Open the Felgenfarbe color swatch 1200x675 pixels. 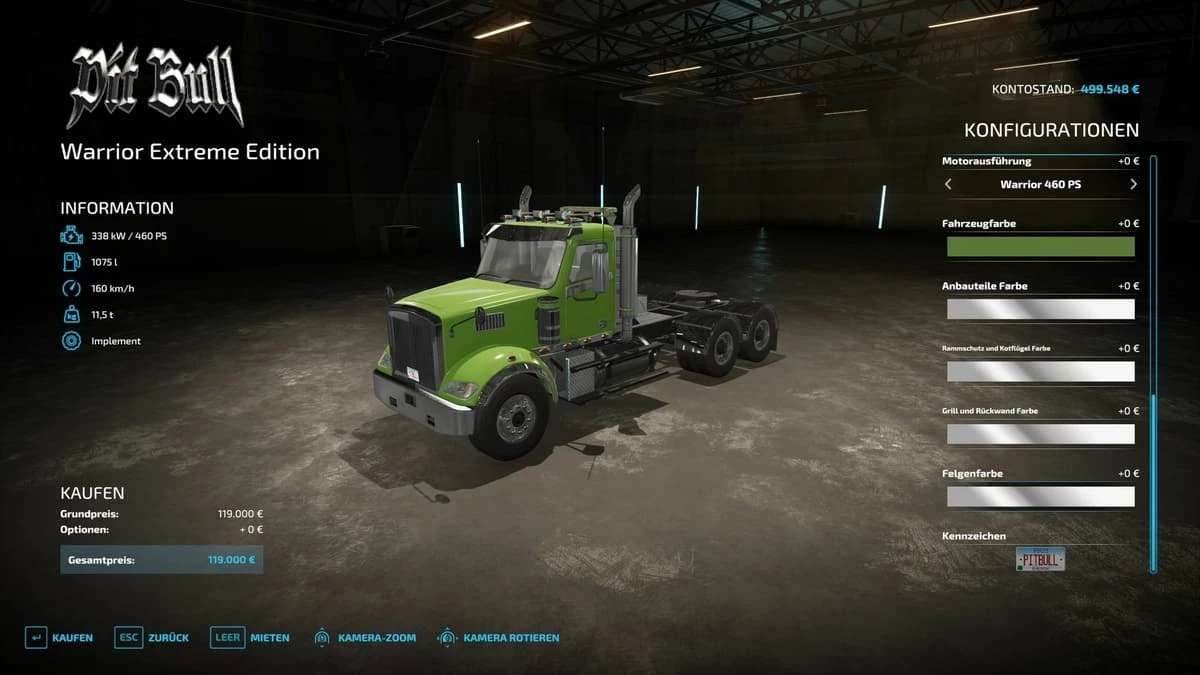[x=1040, y=497]
